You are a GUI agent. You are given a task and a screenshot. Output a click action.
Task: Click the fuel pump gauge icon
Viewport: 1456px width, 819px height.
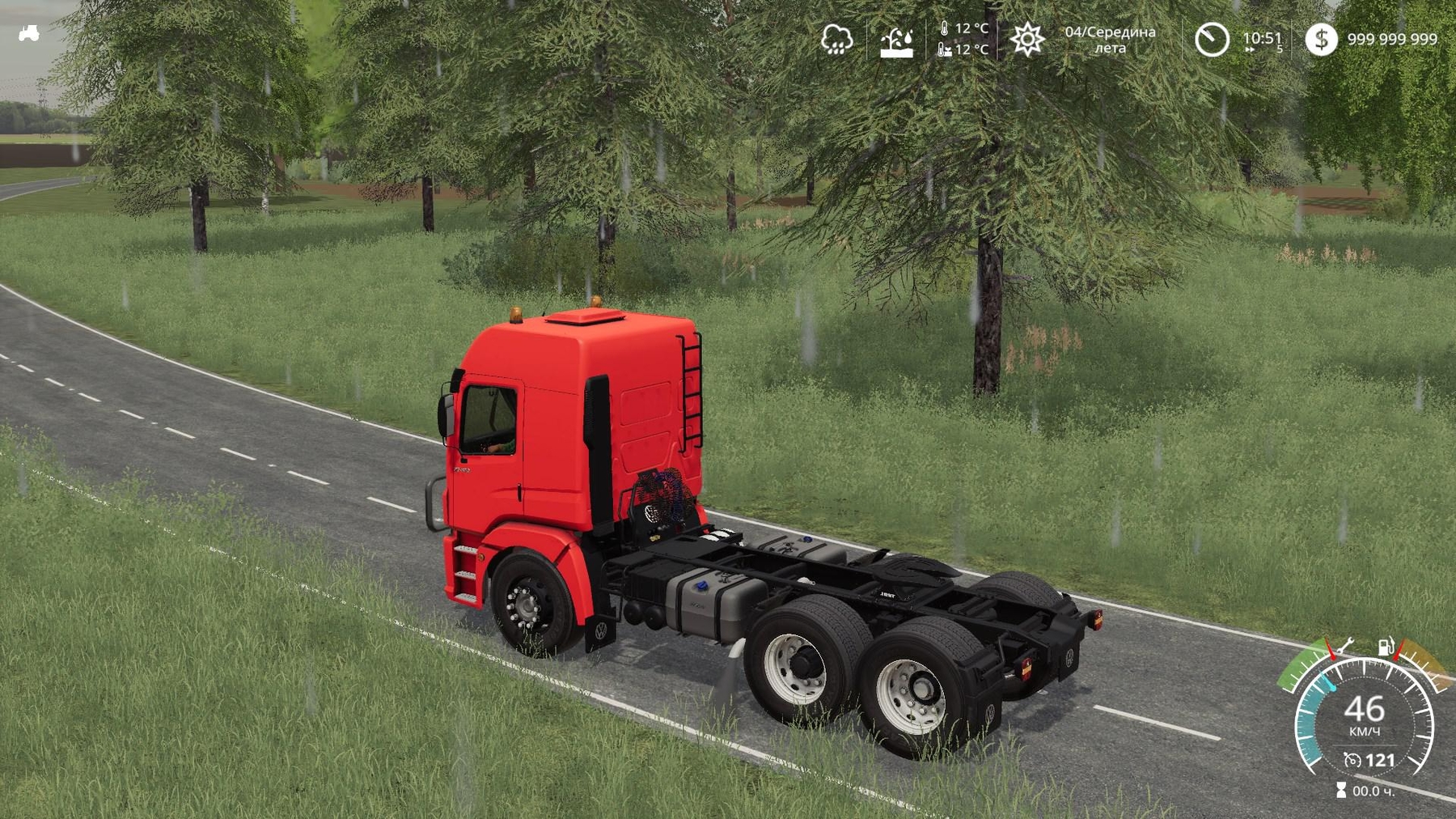[x=1386, y=647]
